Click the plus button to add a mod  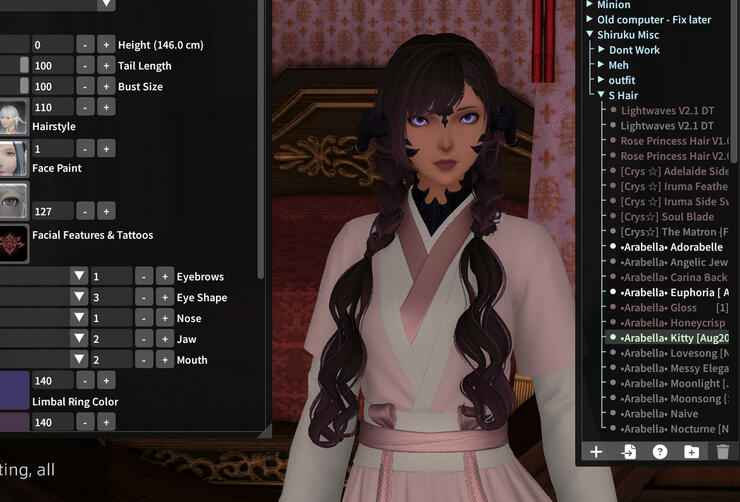[x=596, y=452]
